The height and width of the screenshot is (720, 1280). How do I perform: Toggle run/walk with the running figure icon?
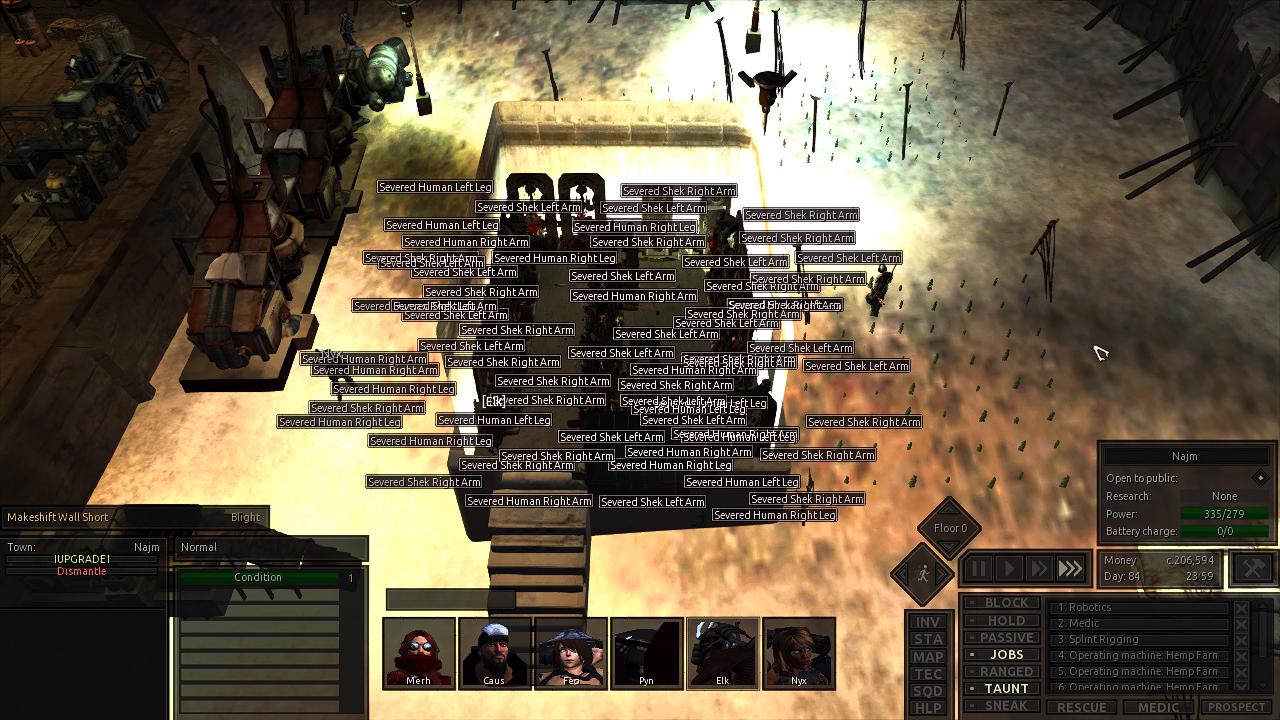(924, 573)
